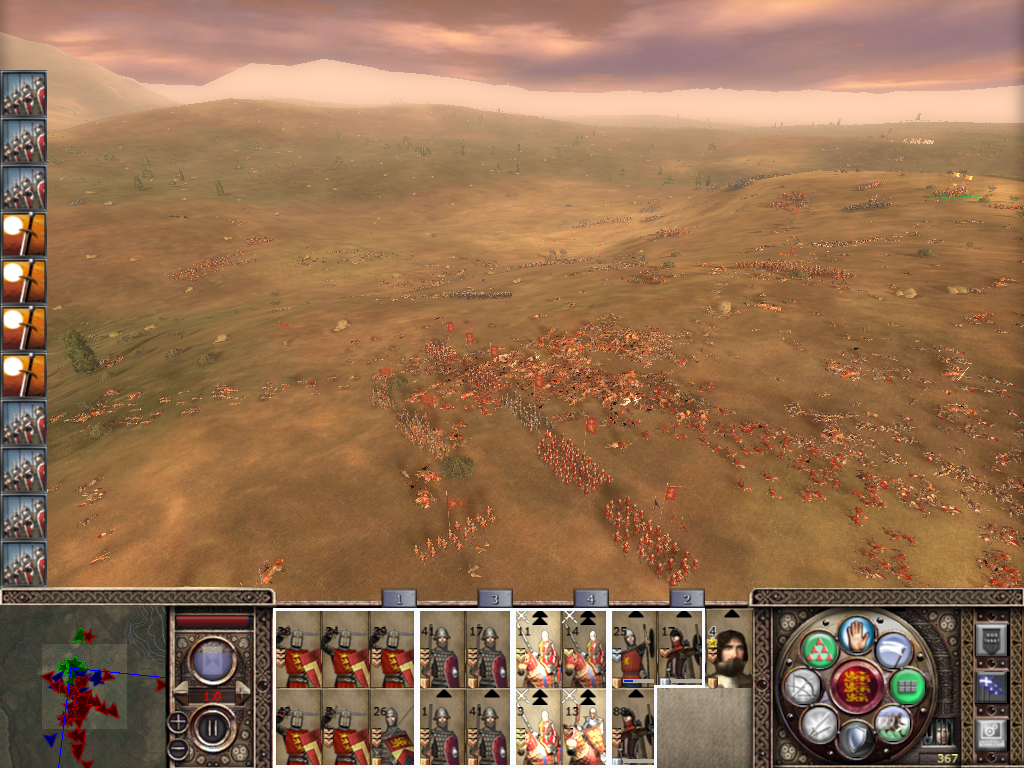This screenshot has width=1024, height=768.
Task: Click the central England lions crest button
Action: (x=856, y=687)
